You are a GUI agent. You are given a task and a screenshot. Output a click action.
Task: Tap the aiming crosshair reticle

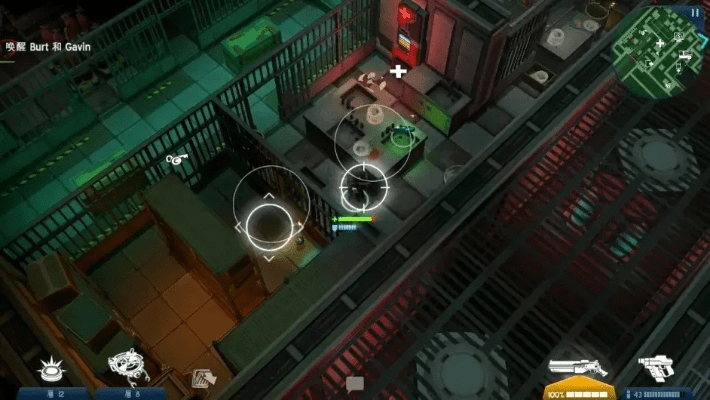point(364,185)
